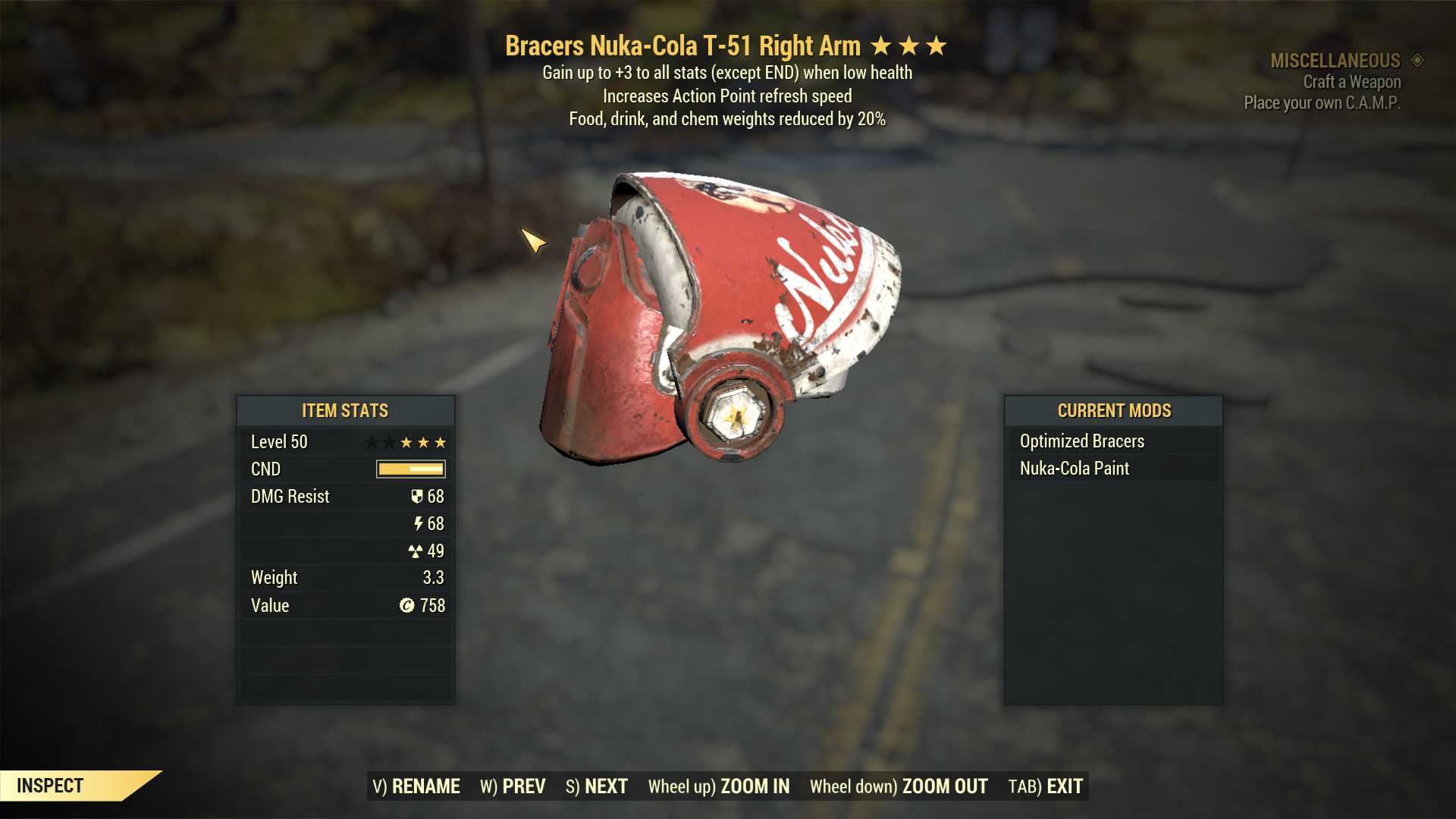
Task: Select the Optimized Bracers mod row
Action: 1113,441
